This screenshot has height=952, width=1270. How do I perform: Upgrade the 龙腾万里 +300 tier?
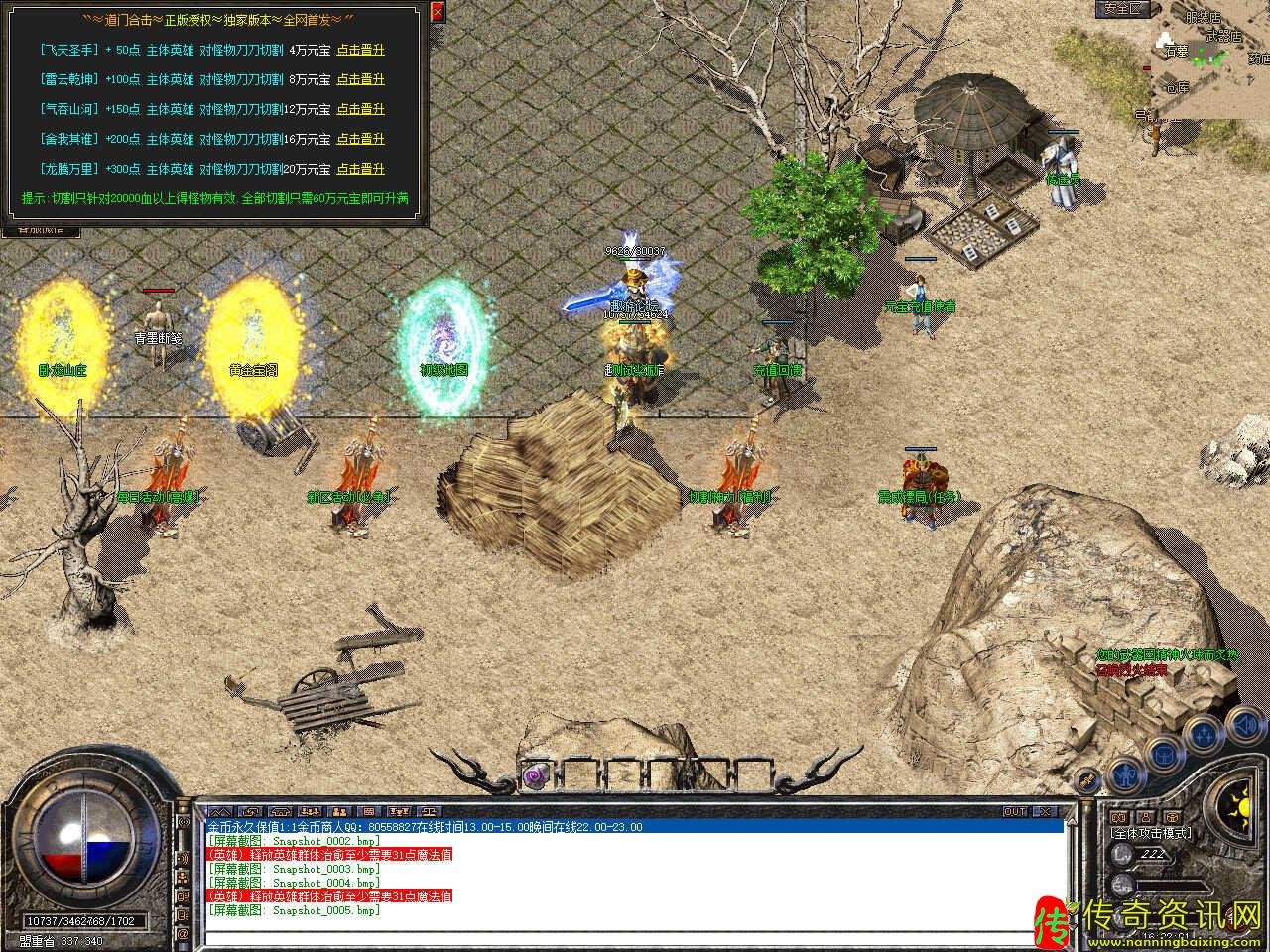[360, 169]
